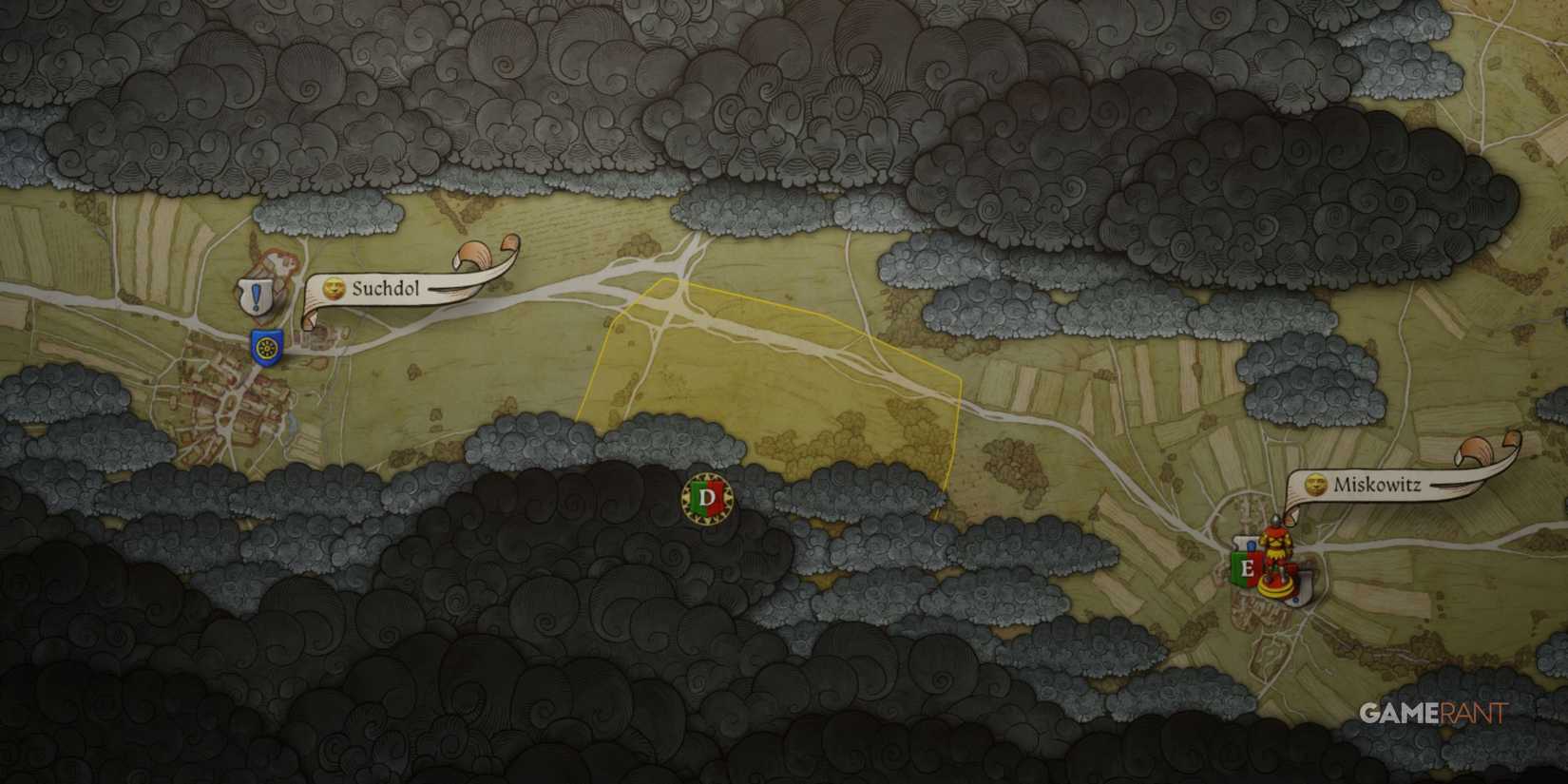Screen dimensions: 1568x784
Task: Click the blue wheel crest shield below Suchdol
Action: click(x=267, y=348)
